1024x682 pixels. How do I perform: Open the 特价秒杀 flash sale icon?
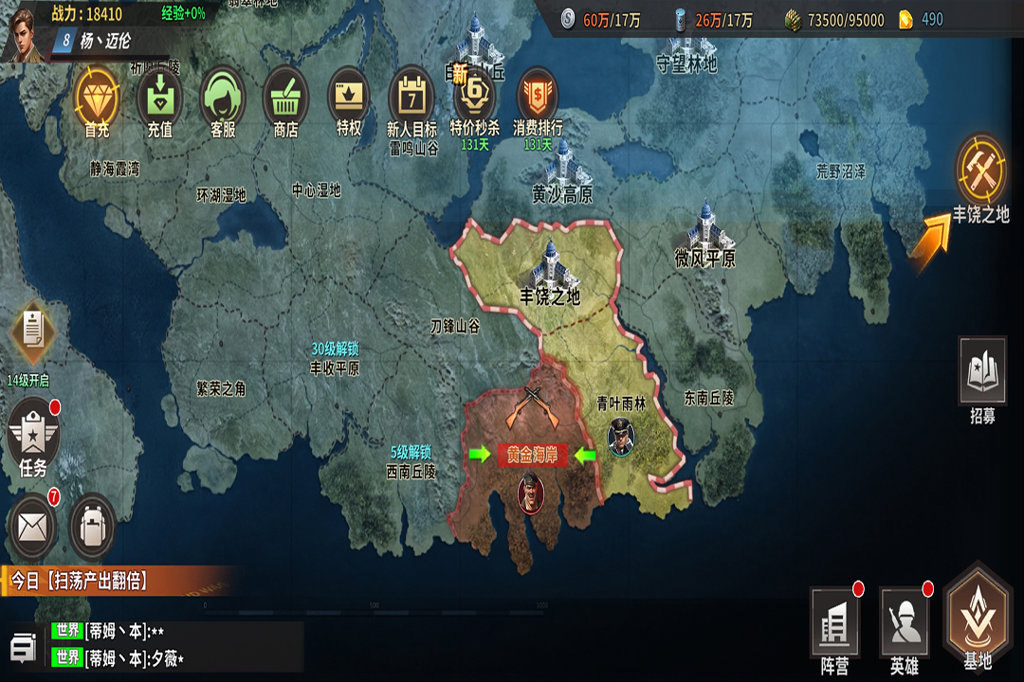pyautogui.click(x=474, y=96)
